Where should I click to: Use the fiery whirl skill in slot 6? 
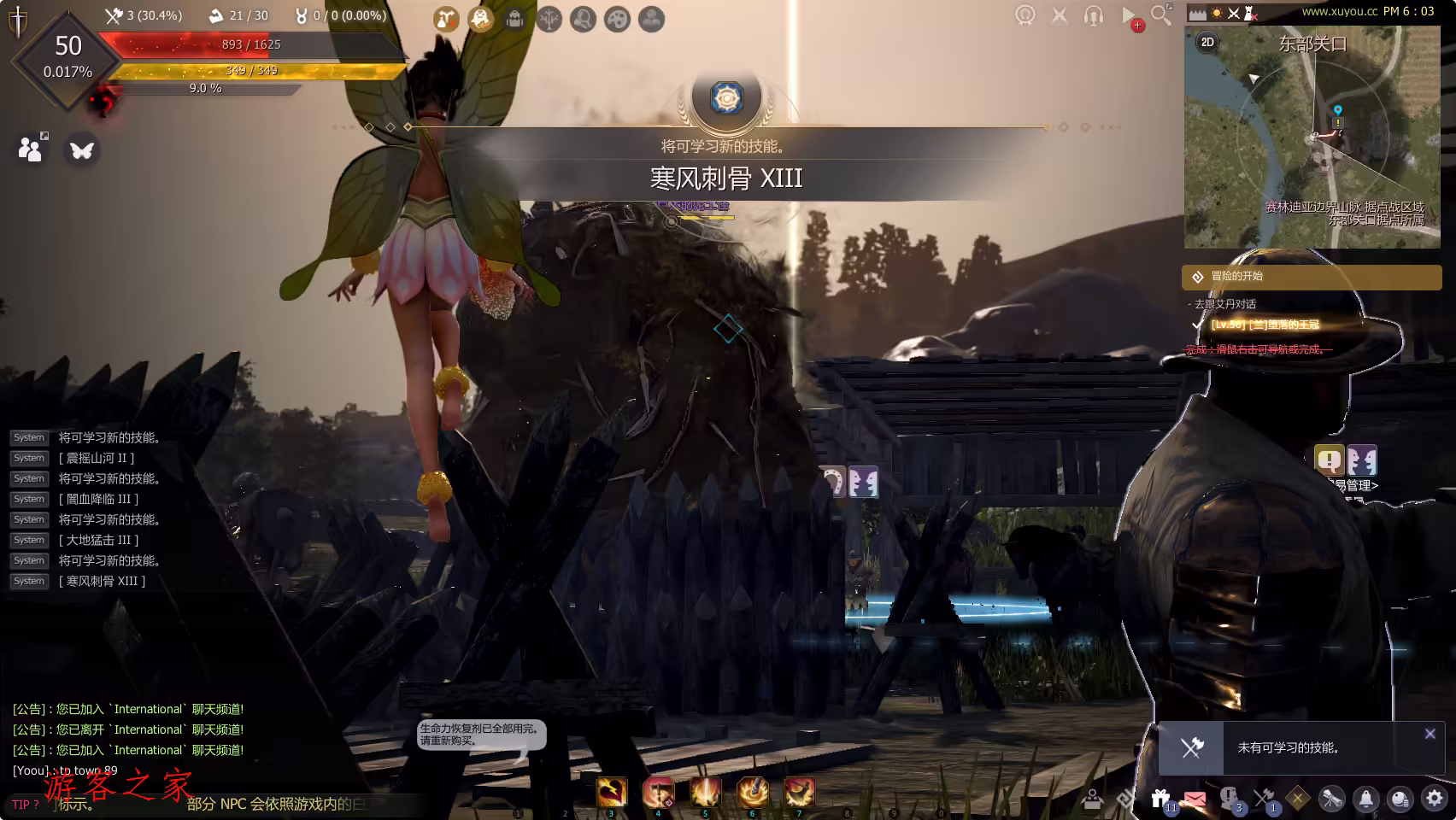point(753,792)
